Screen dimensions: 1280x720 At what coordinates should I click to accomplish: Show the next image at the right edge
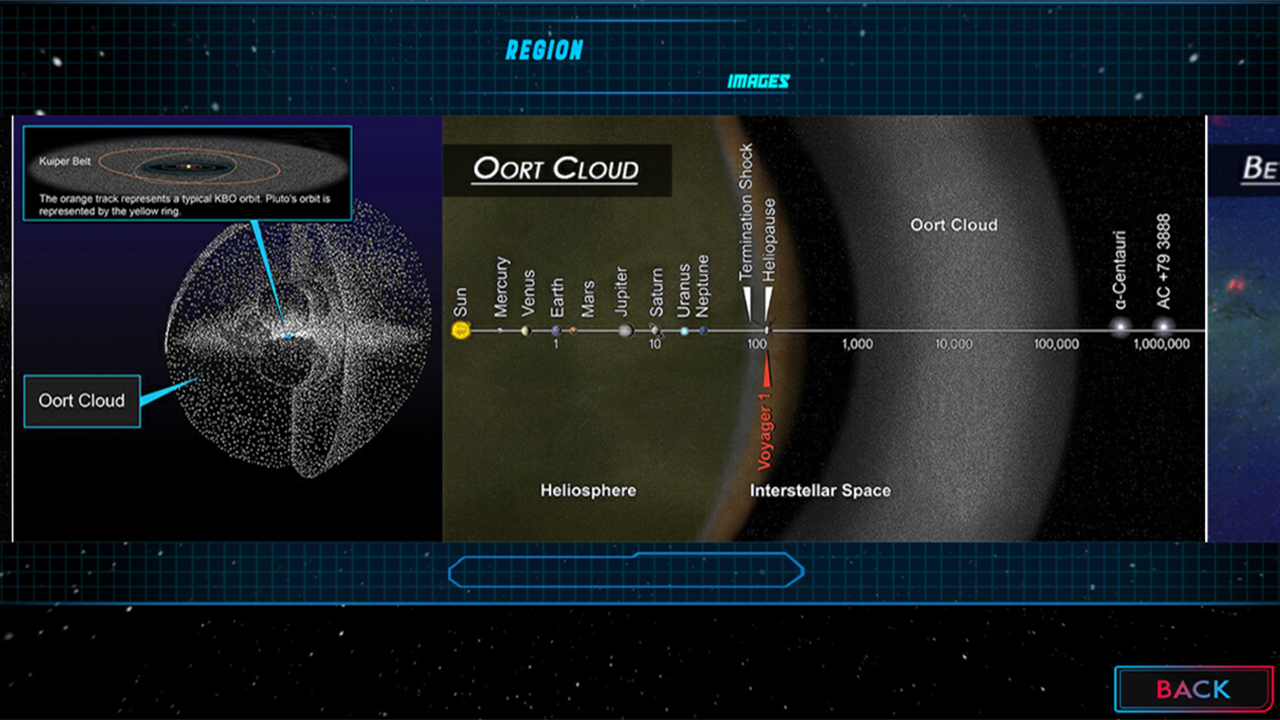tap(1244, 328)
